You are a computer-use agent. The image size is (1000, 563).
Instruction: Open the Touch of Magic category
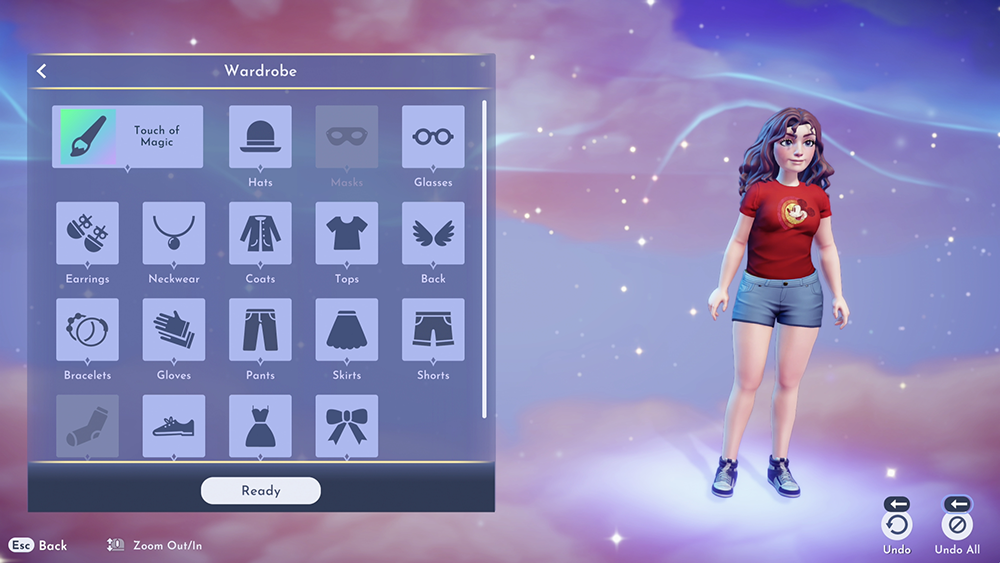coord(127,137)
